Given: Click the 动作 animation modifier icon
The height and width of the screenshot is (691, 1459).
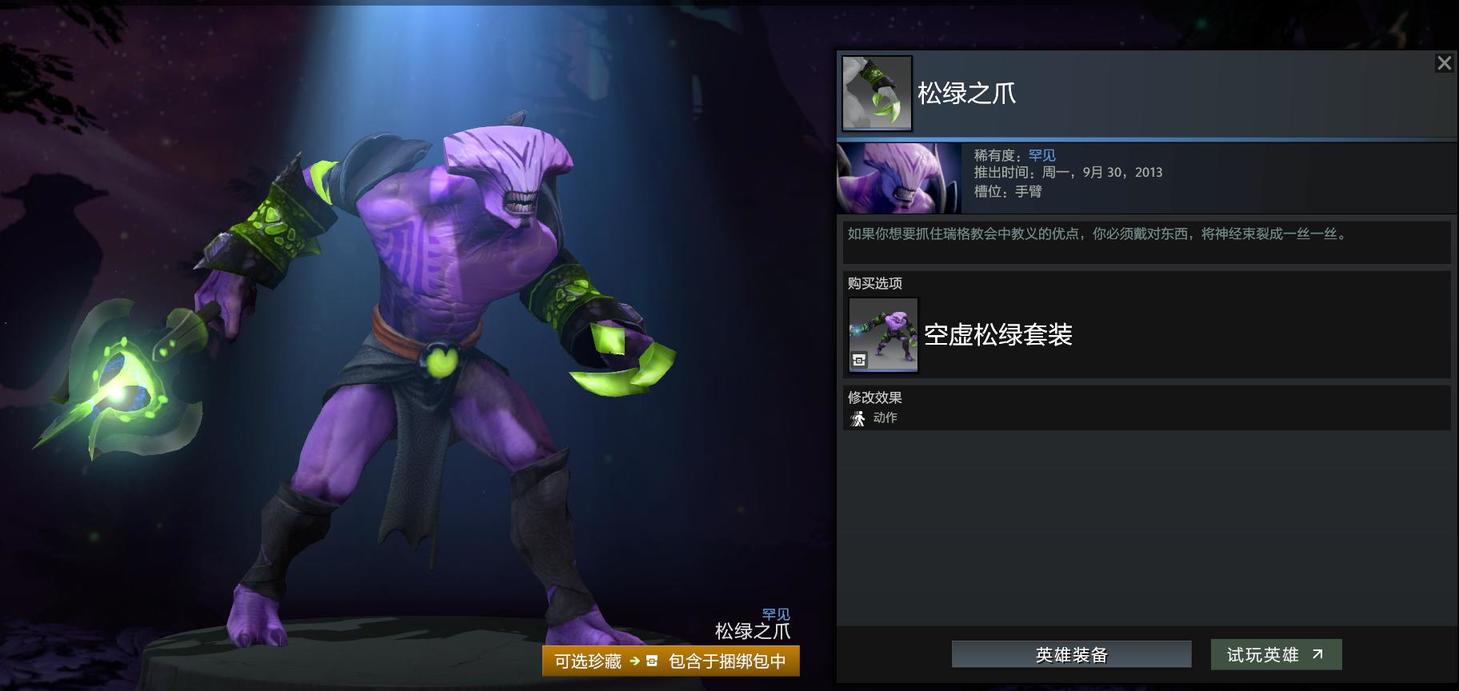Looking at the screenshot, I should [858, 418].
